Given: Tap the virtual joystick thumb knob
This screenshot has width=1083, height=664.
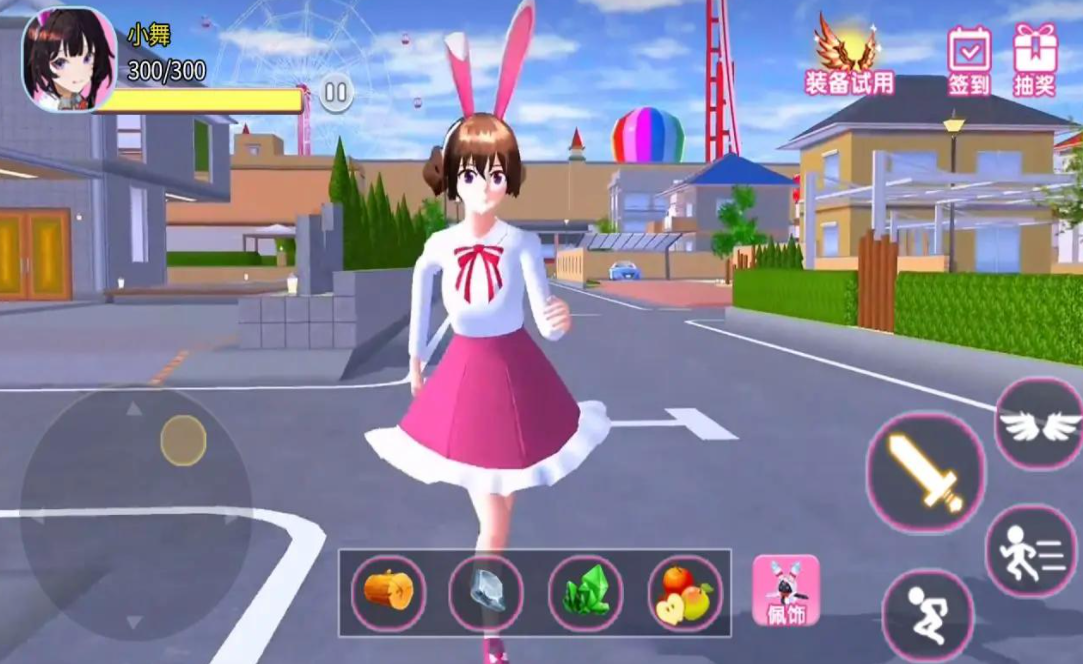Looking at the screenshot, I should point(184,440).
